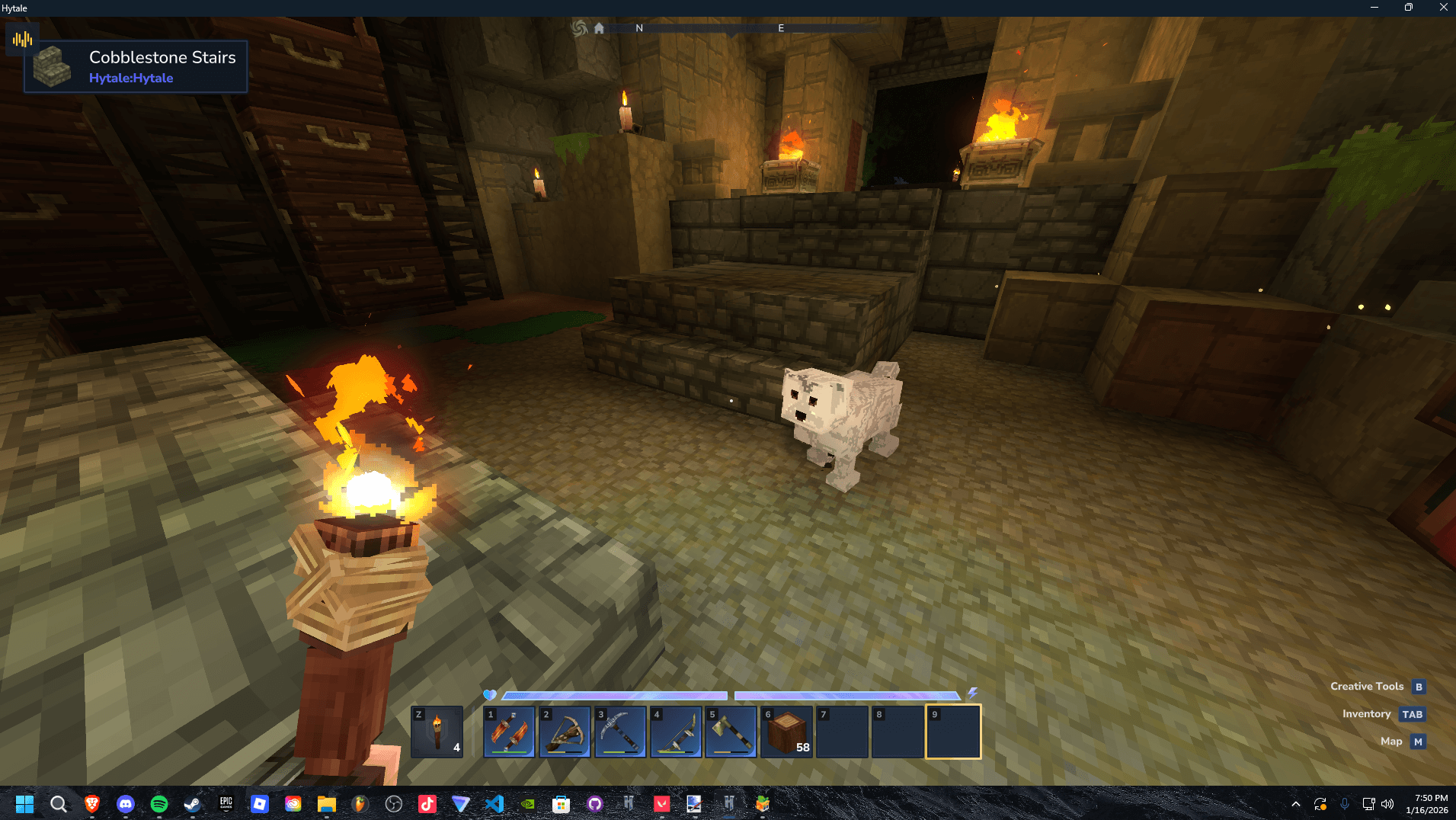1456x820 pixels.
Task: Close the Hytale window
Action: coord(1443,8)
